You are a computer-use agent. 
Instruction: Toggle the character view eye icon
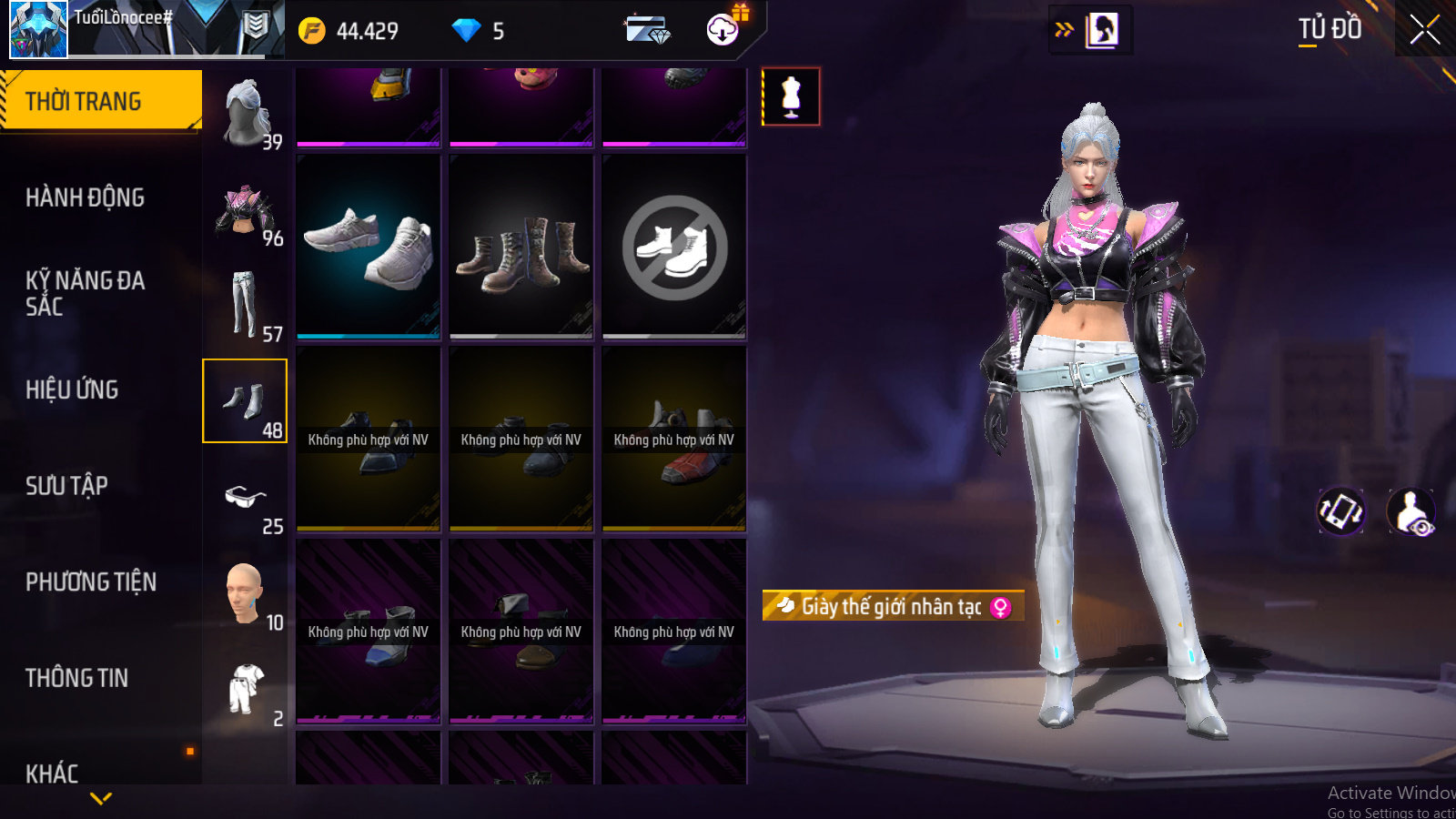[1411, 511]
